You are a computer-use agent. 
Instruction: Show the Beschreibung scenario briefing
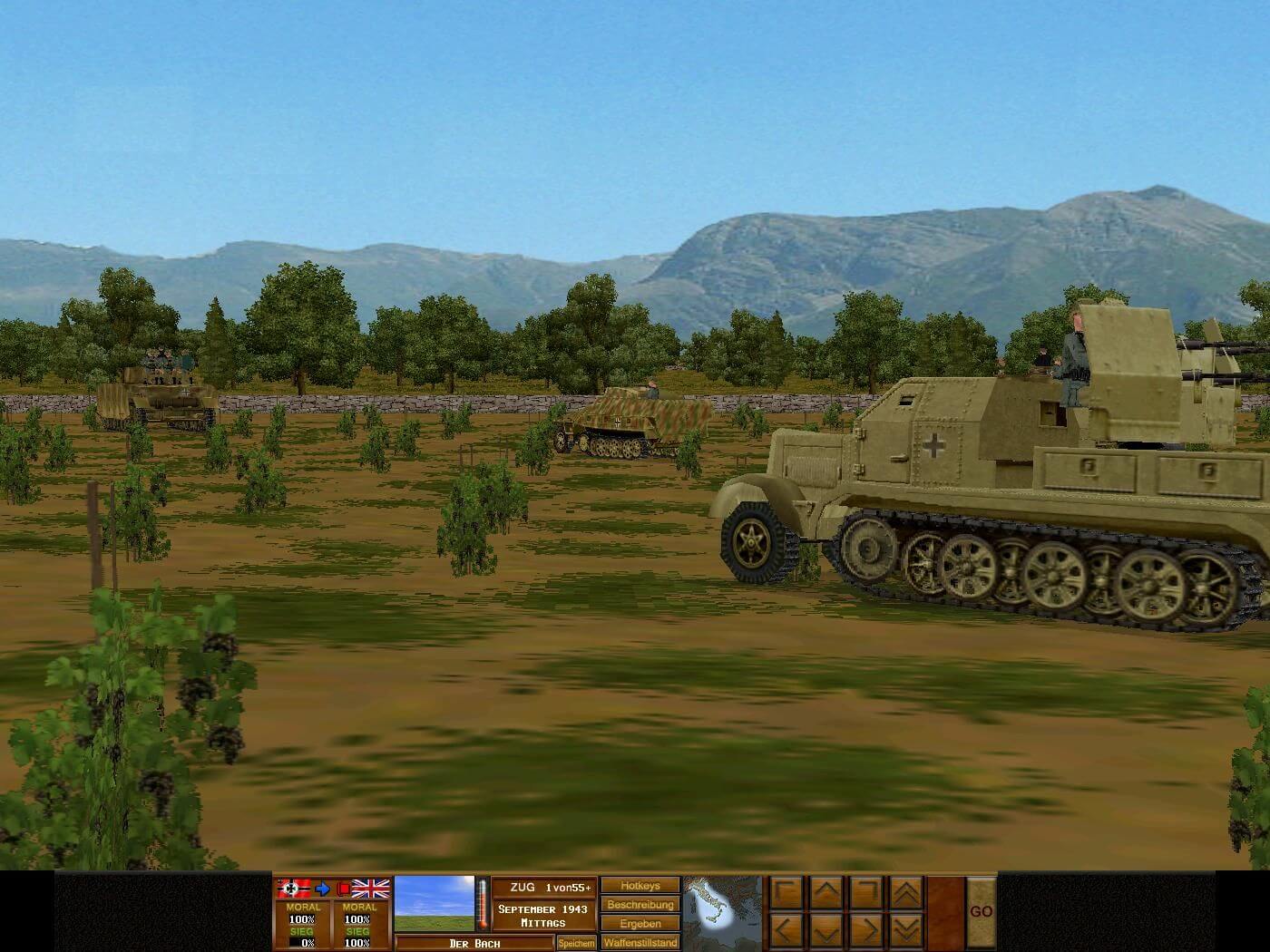click(x=640, y=905)
